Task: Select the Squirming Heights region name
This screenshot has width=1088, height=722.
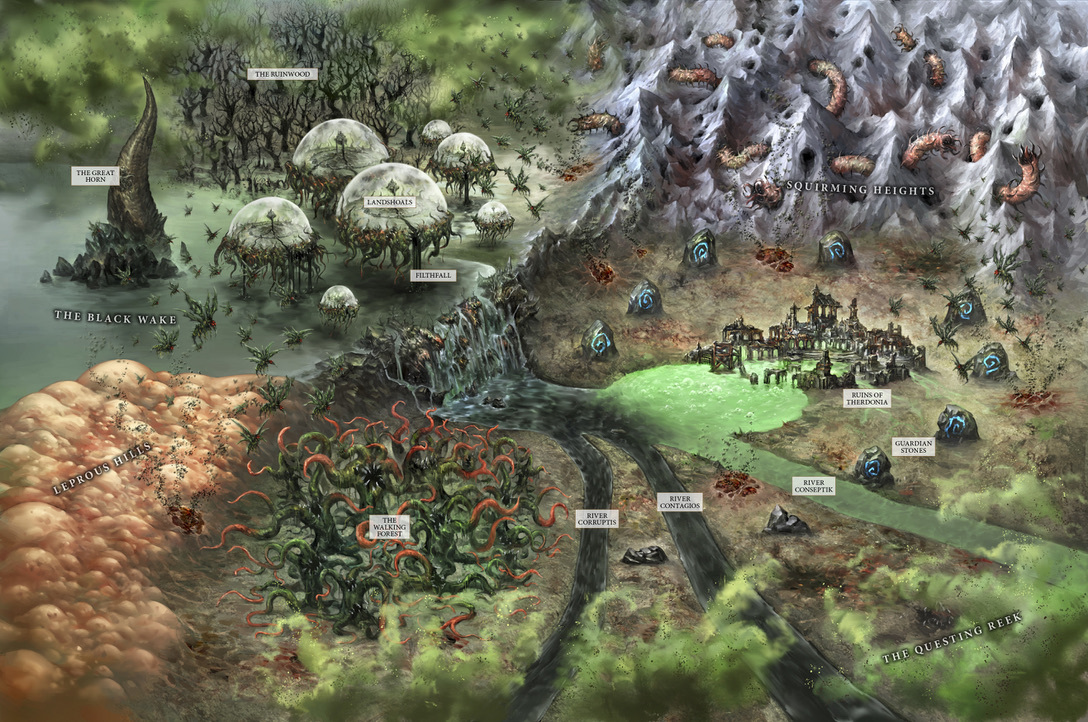Action: 860,189
